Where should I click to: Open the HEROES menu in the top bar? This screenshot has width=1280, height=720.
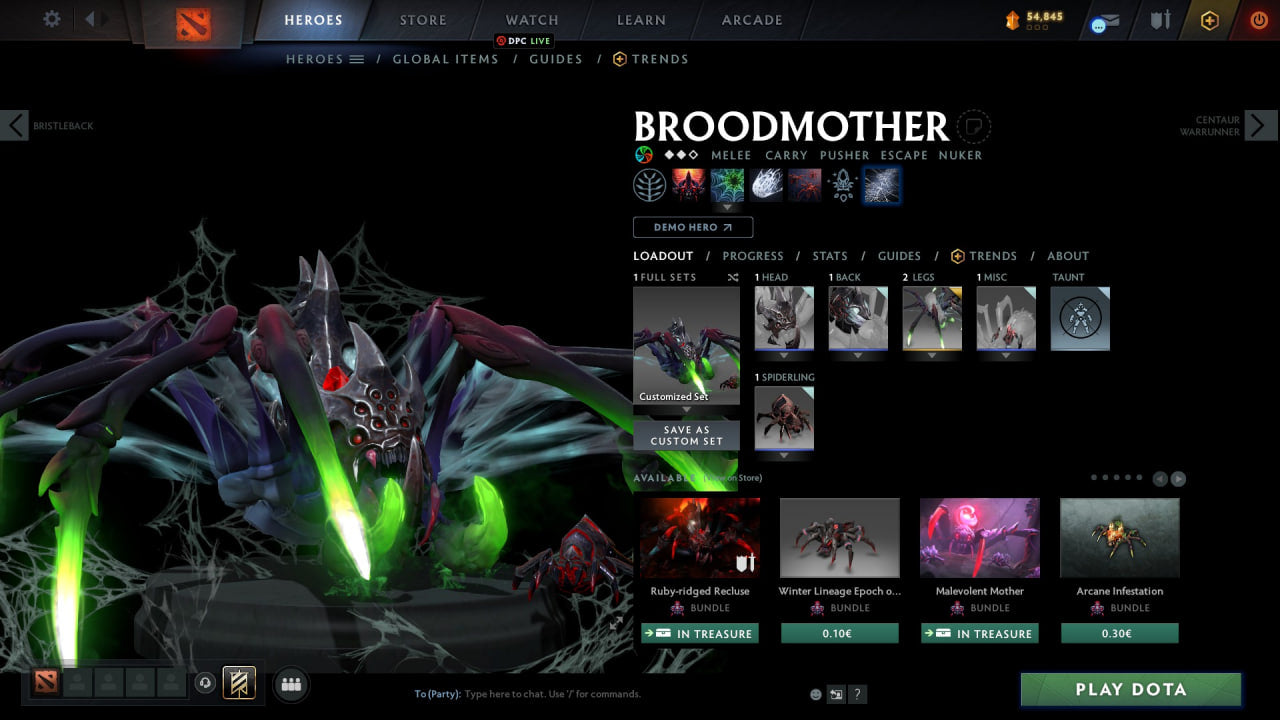313,19
